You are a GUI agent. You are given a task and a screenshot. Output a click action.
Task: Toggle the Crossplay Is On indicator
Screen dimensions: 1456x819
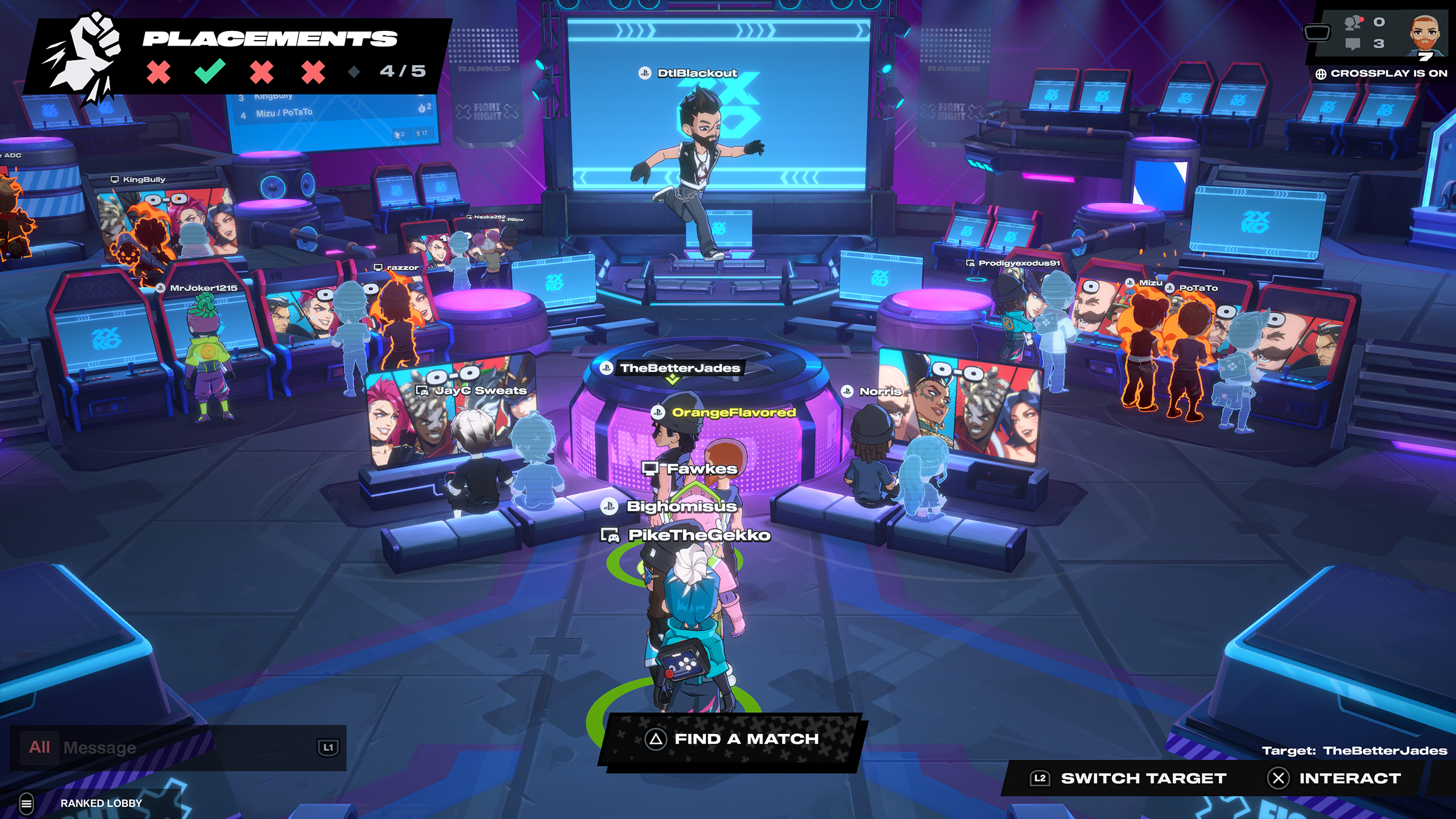click(x=1381, y=73)
